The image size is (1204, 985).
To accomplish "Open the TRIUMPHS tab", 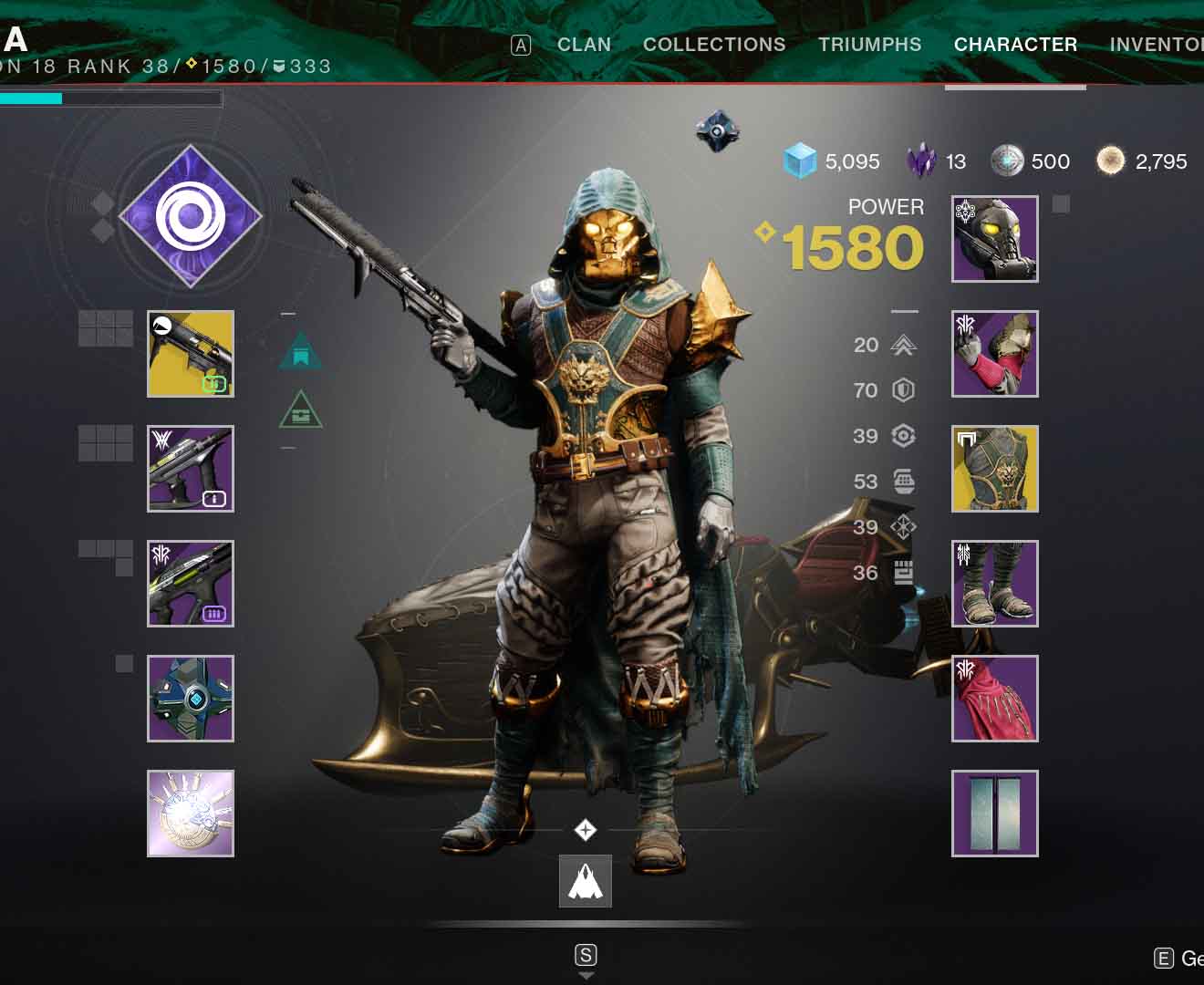I will point(870,44).
